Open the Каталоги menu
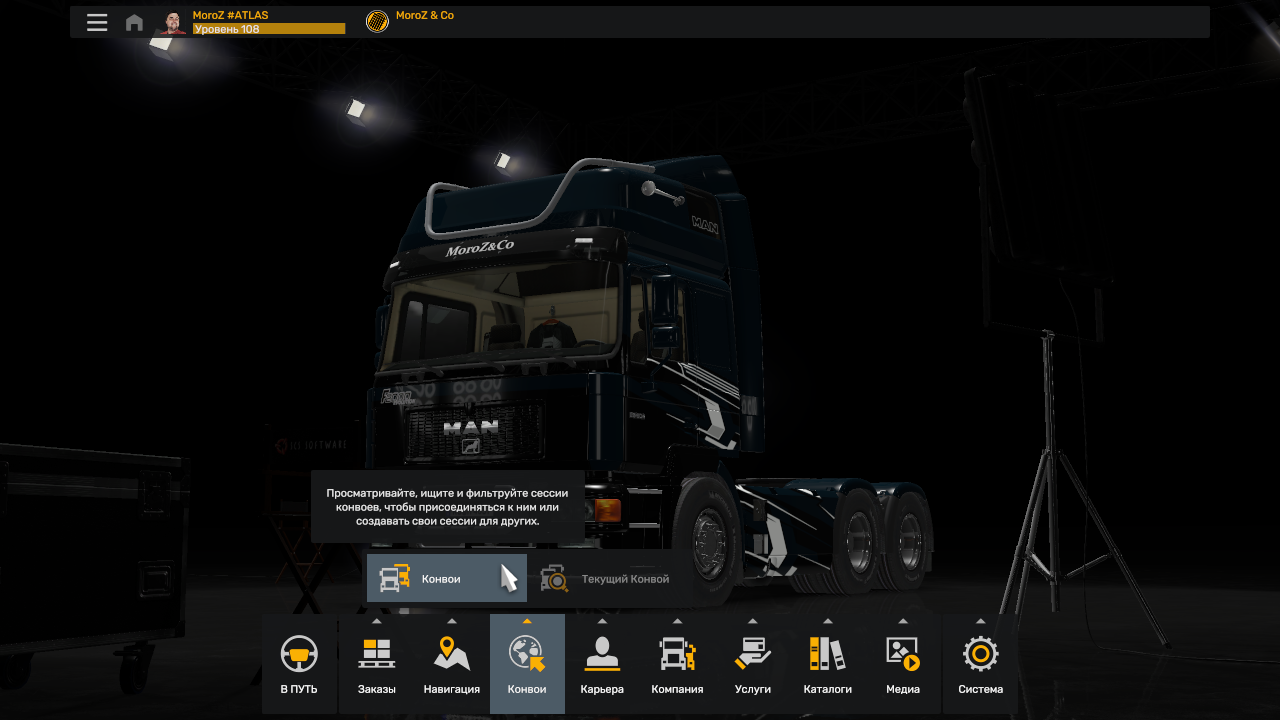 [x=828, y=664]
